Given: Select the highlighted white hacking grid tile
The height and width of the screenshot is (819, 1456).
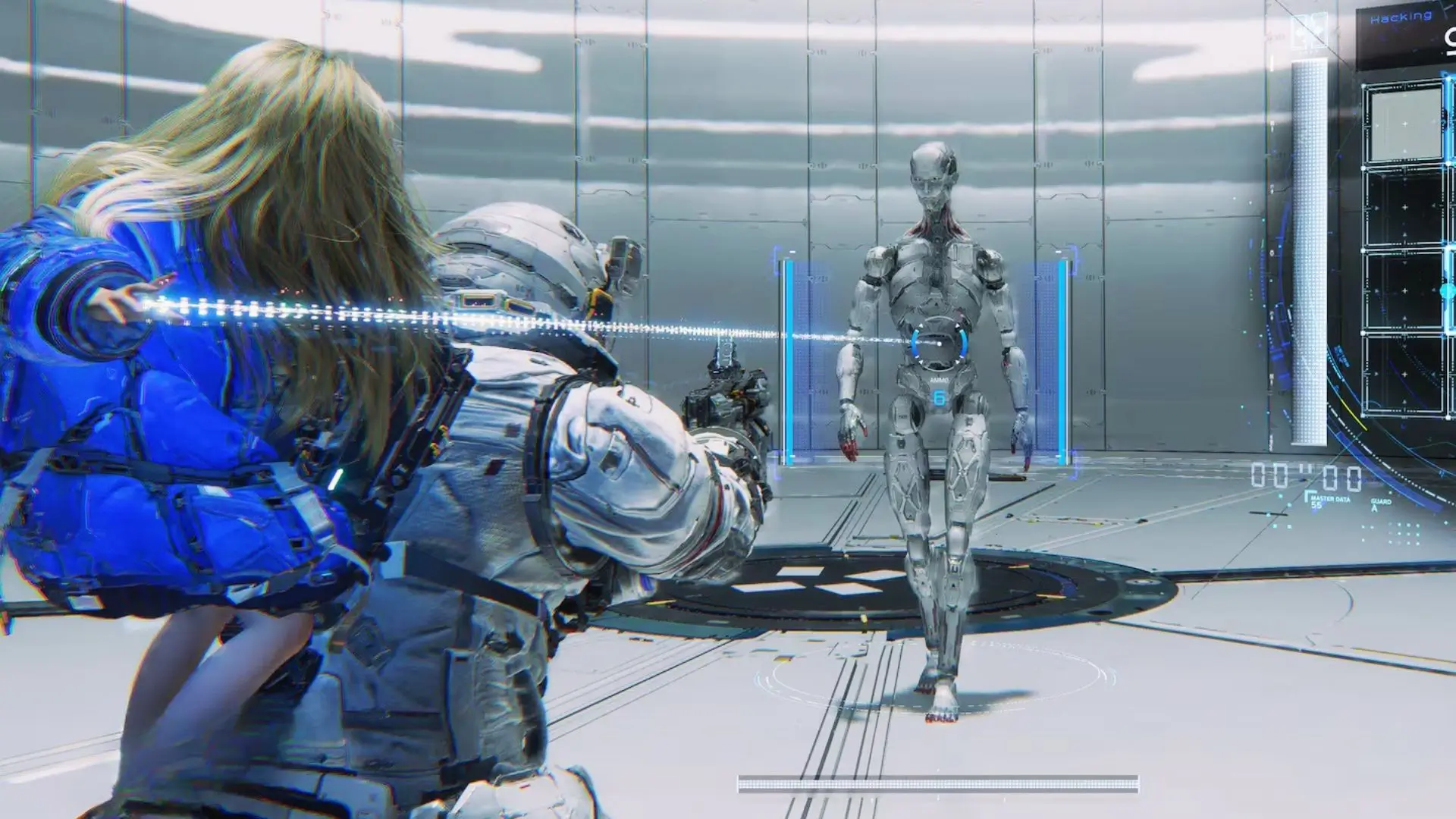Looking at the screenshot, I should pyautogui.click(x=1404, y=124).
